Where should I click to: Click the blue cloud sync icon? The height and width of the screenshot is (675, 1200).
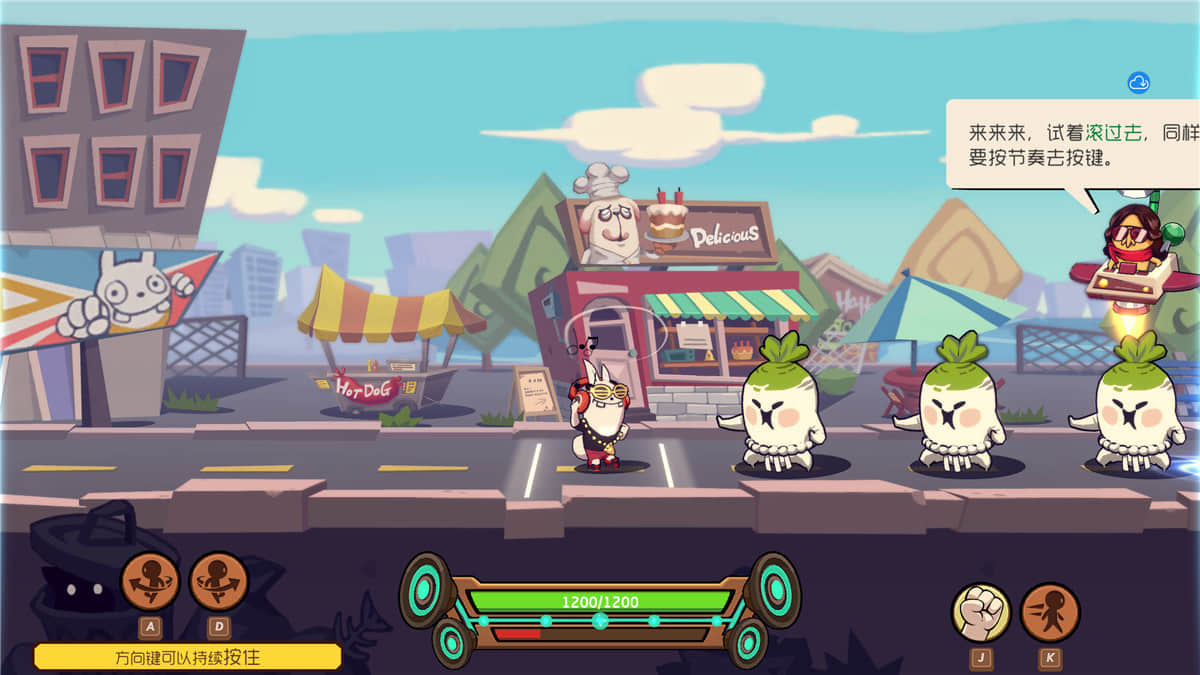pyautogui.click(x=1138, y=83)
